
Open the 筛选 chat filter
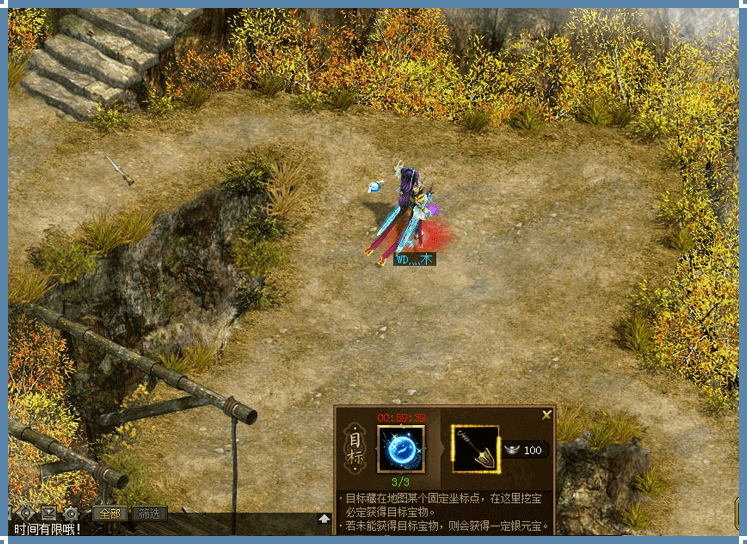pos(150,514)
